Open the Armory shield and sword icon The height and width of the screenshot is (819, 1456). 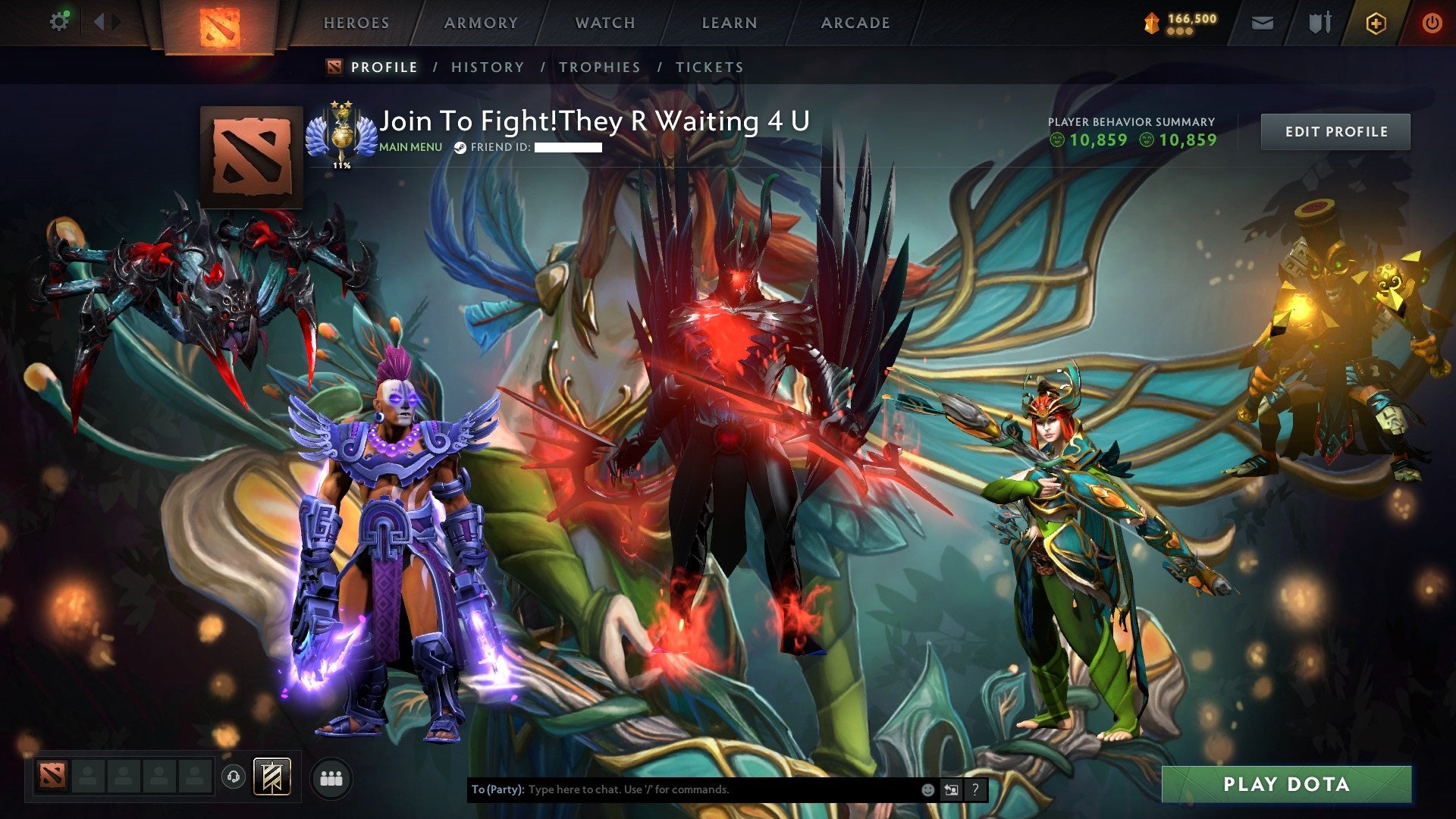pyautogui.click(x=1319, y=23)
